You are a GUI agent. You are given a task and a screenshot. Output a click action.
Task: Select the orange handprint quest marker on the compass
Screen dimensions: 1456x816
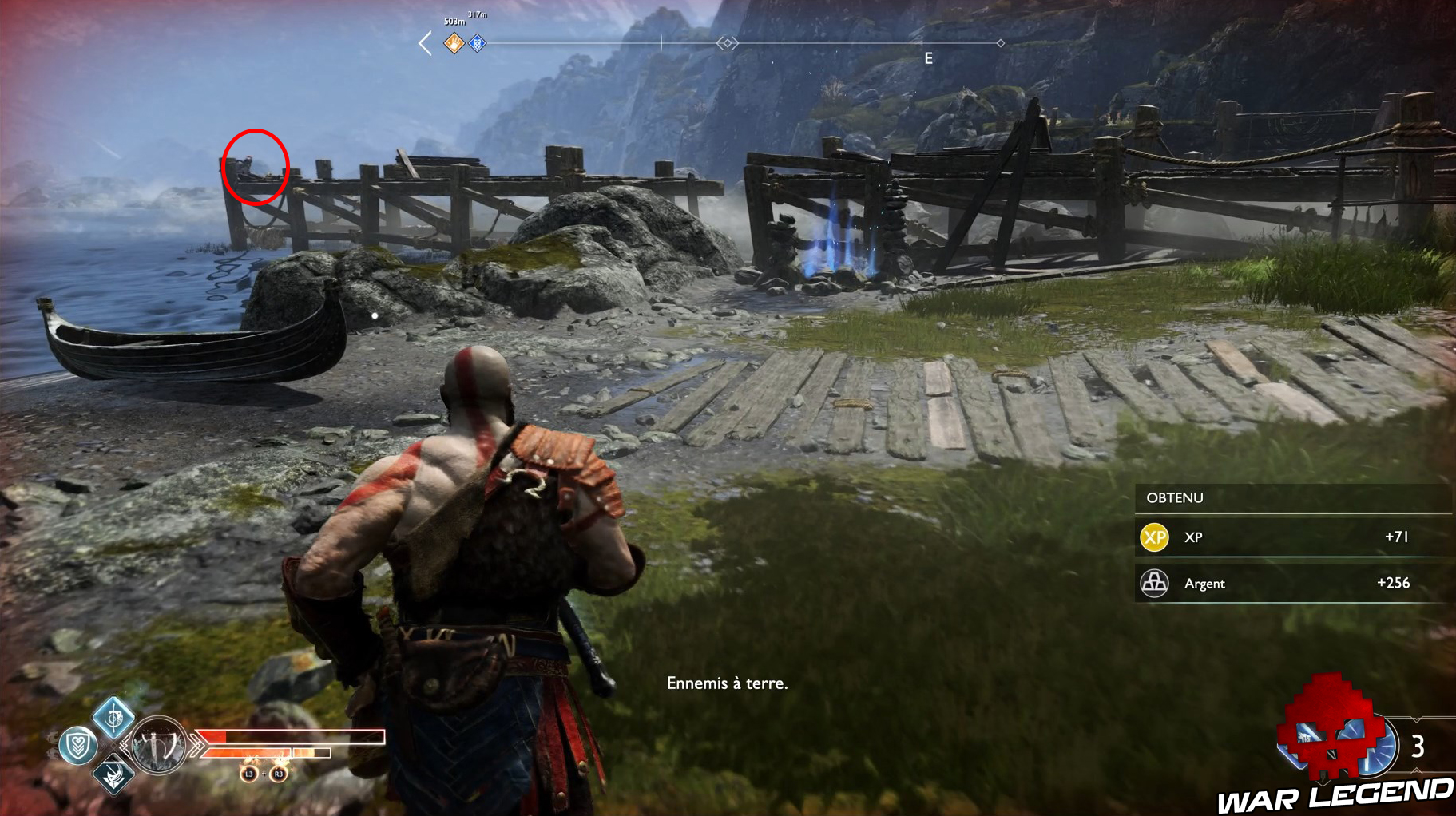(x=454, y=44)
